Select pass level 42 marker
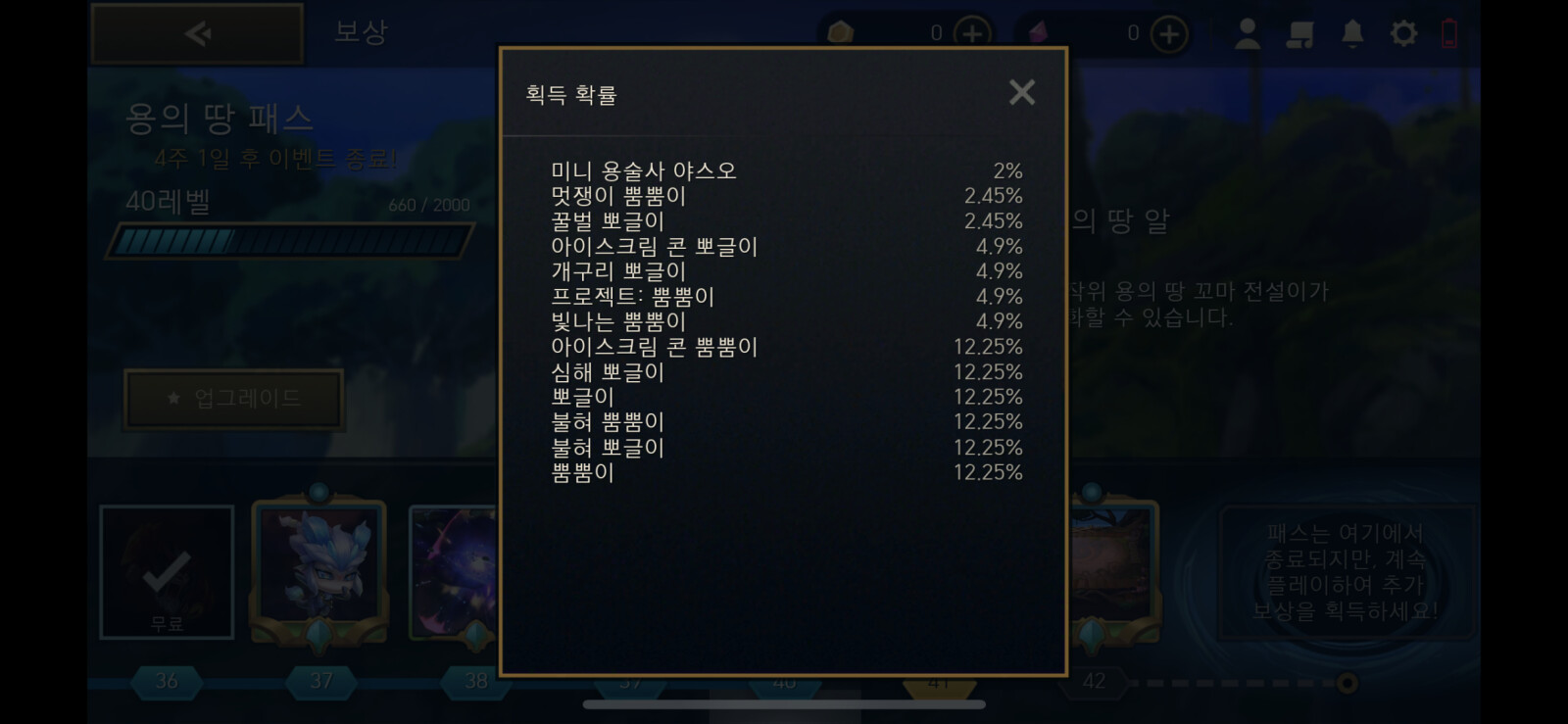The width and height of the screenshot is (1568, 724). pos(1093,682)
